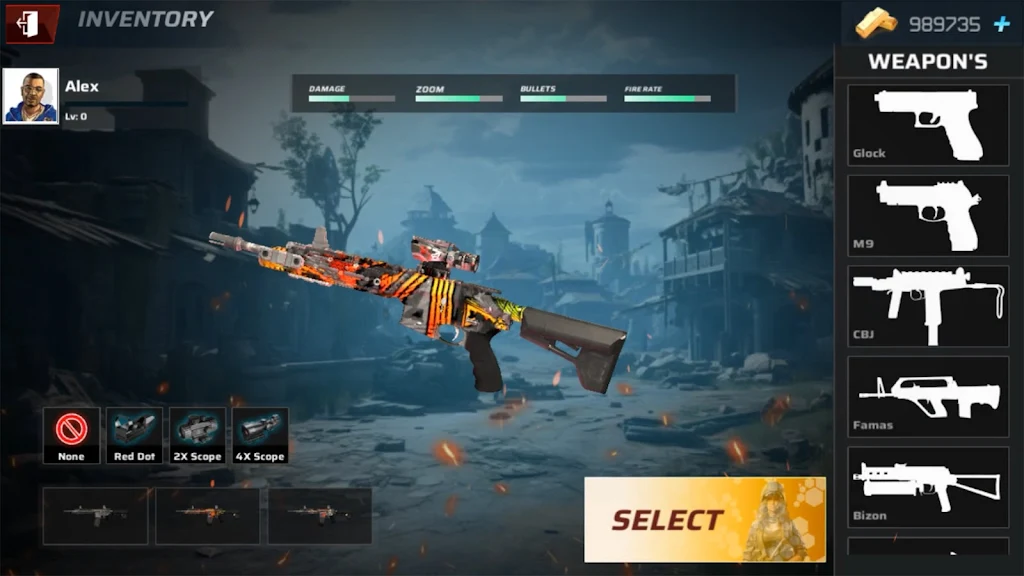Equip the Red Dot sight

(x=134, y=435)
